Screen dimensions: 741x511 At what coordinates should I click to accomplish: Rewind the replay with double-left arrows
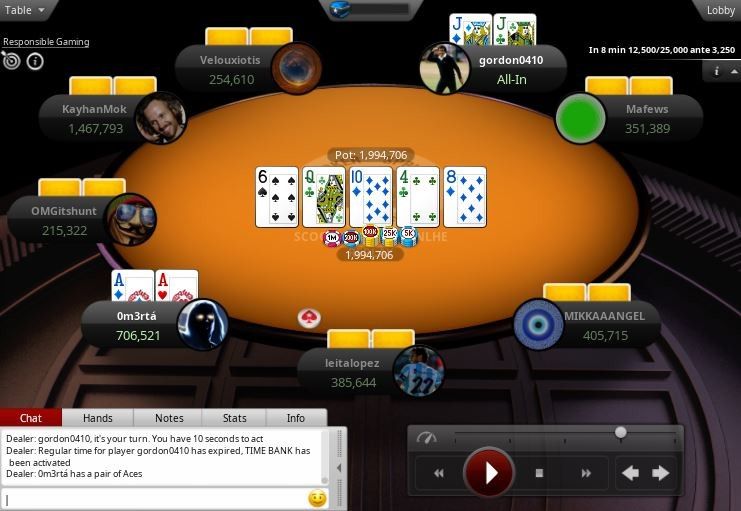coord(438,473)
